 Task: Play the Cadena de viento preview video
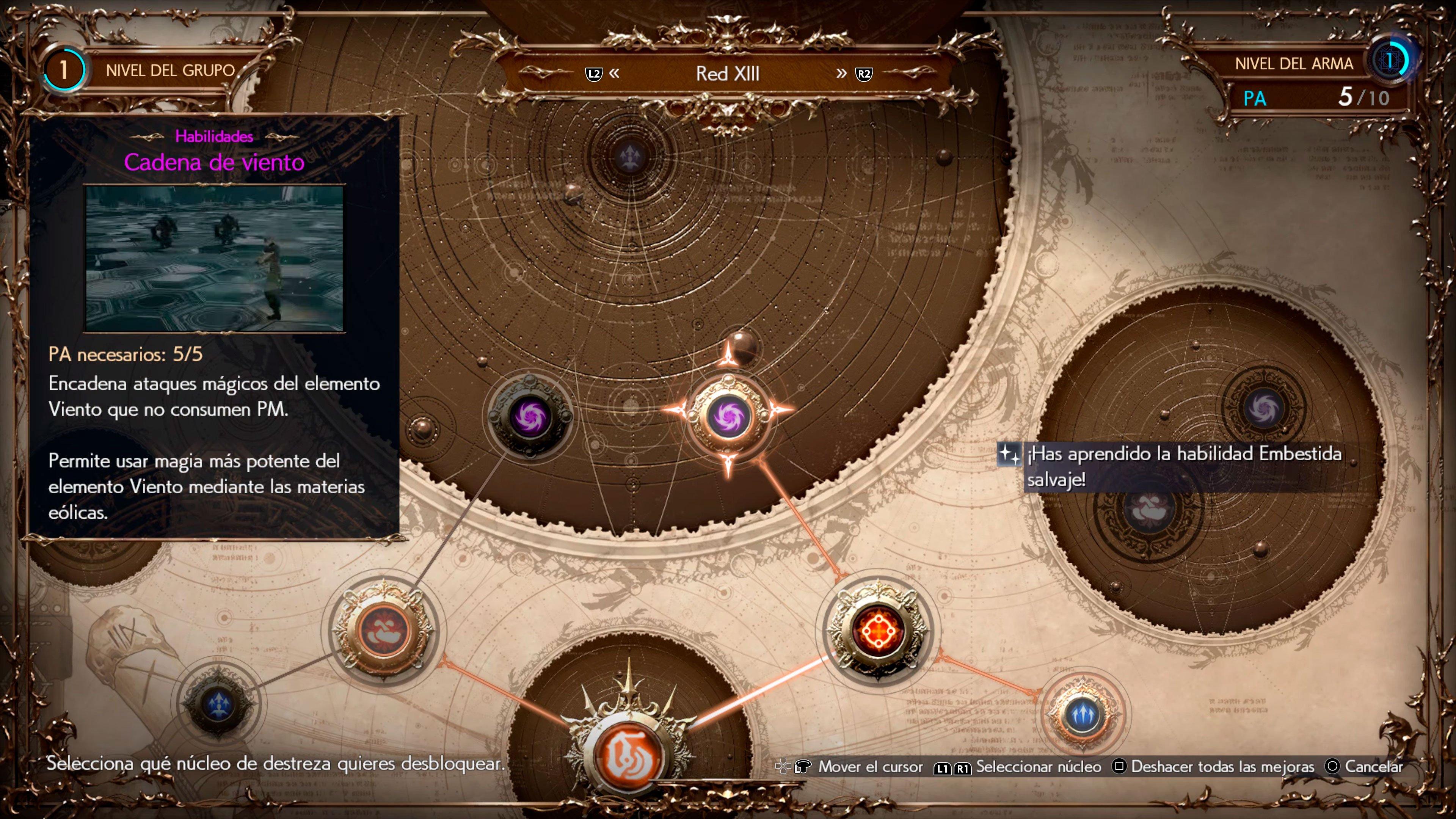pyautogui.click(x=214, y=258)
